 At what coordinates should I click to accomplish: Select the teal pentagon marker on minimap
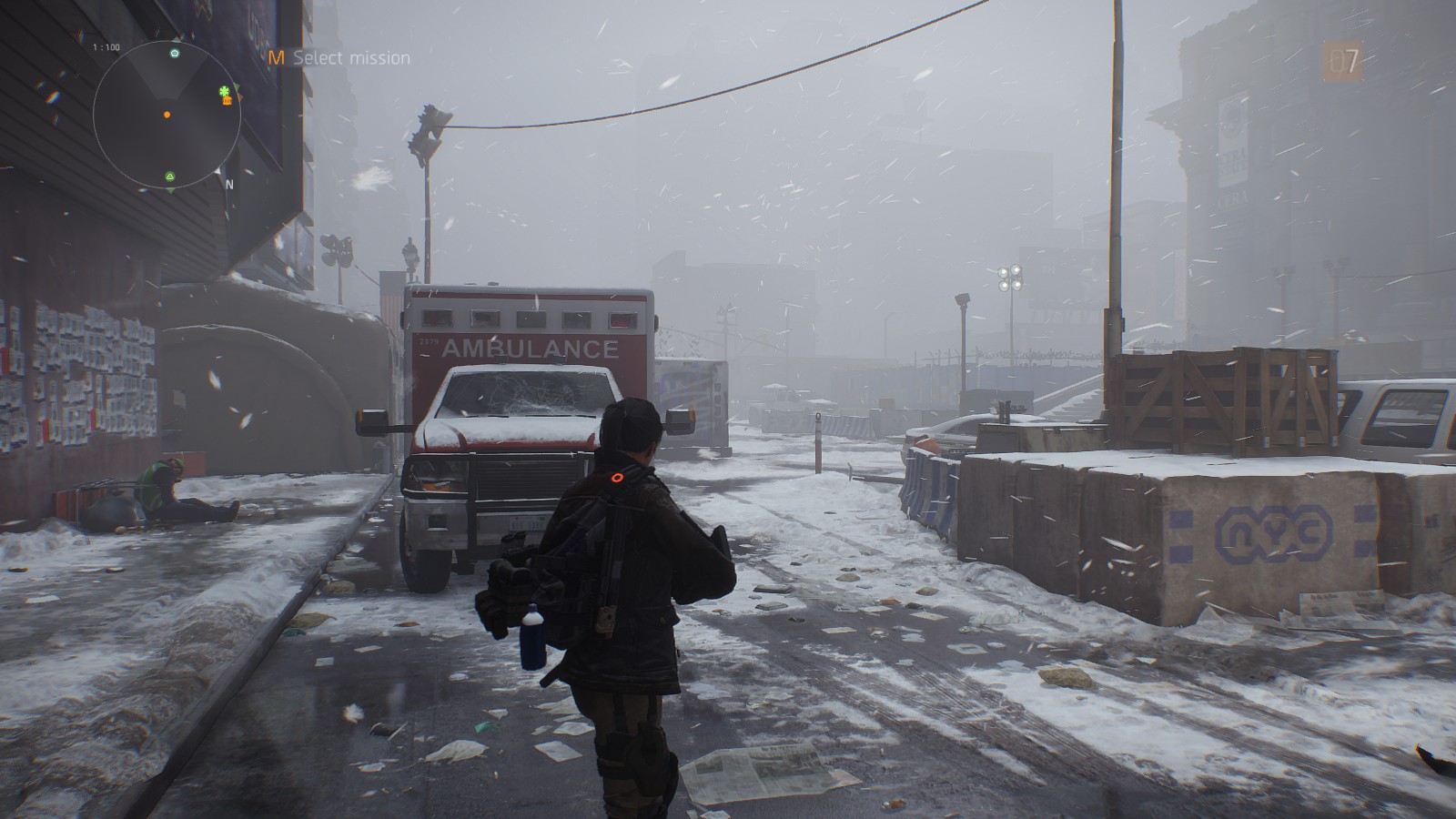175,54
